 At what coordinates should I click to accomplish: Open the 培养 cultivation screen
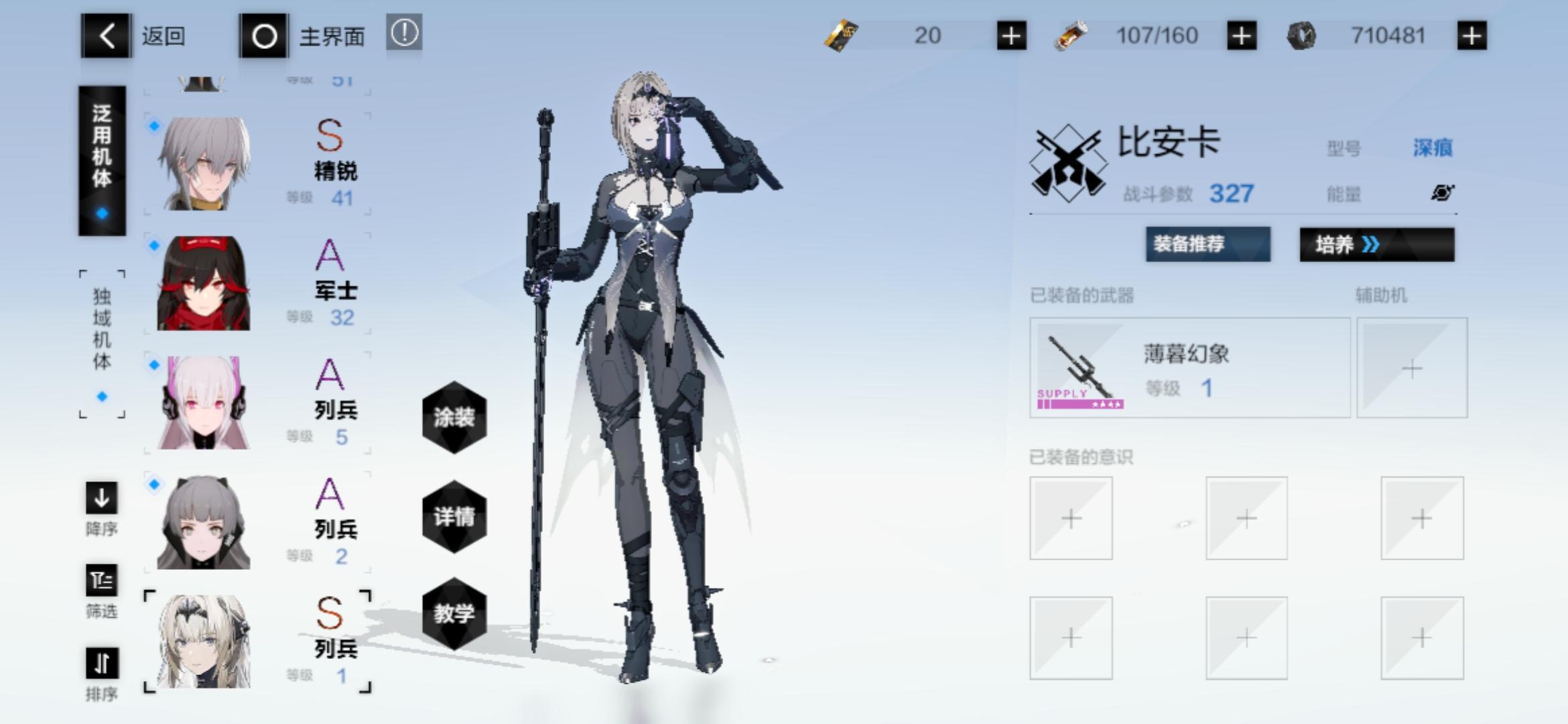coord(1377,245)
